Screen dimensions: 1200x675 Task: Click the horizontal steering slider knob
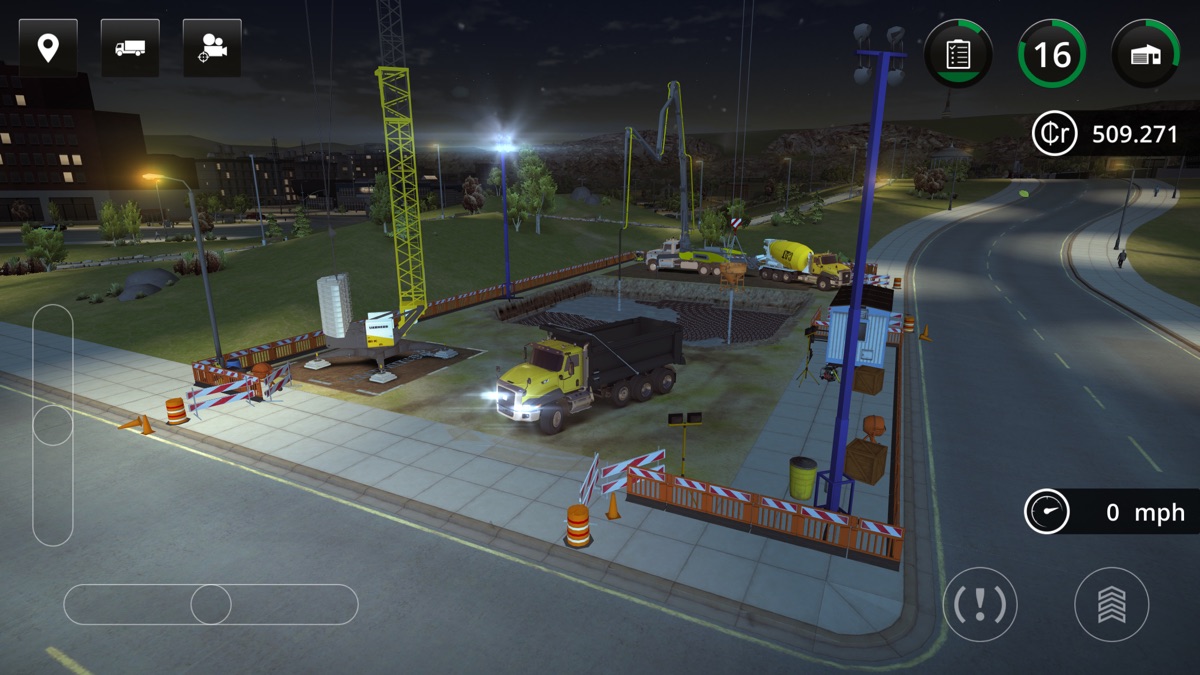coord(211,604)
